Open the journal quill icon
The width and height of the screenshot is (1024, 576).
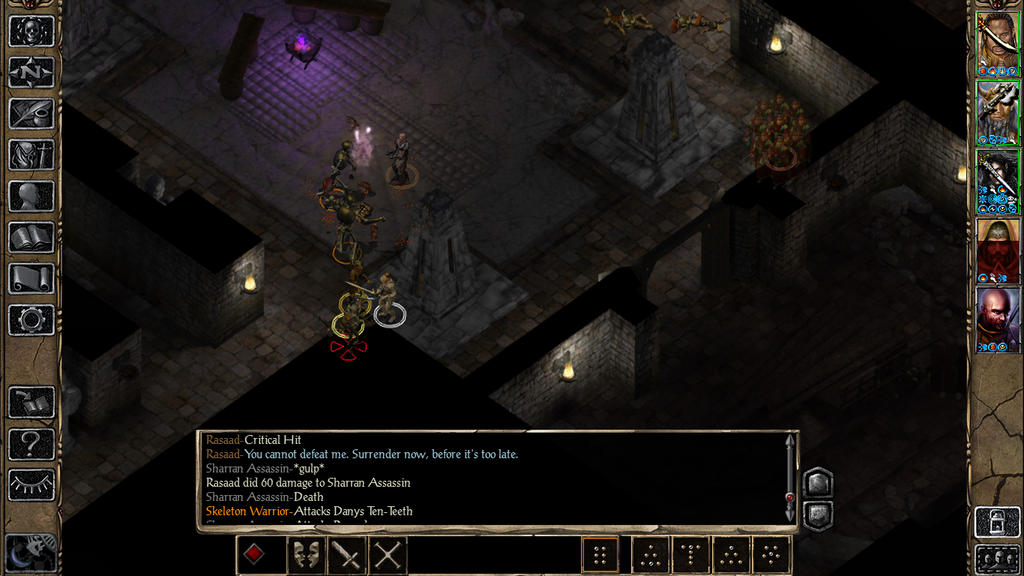[x=31, y=113]
